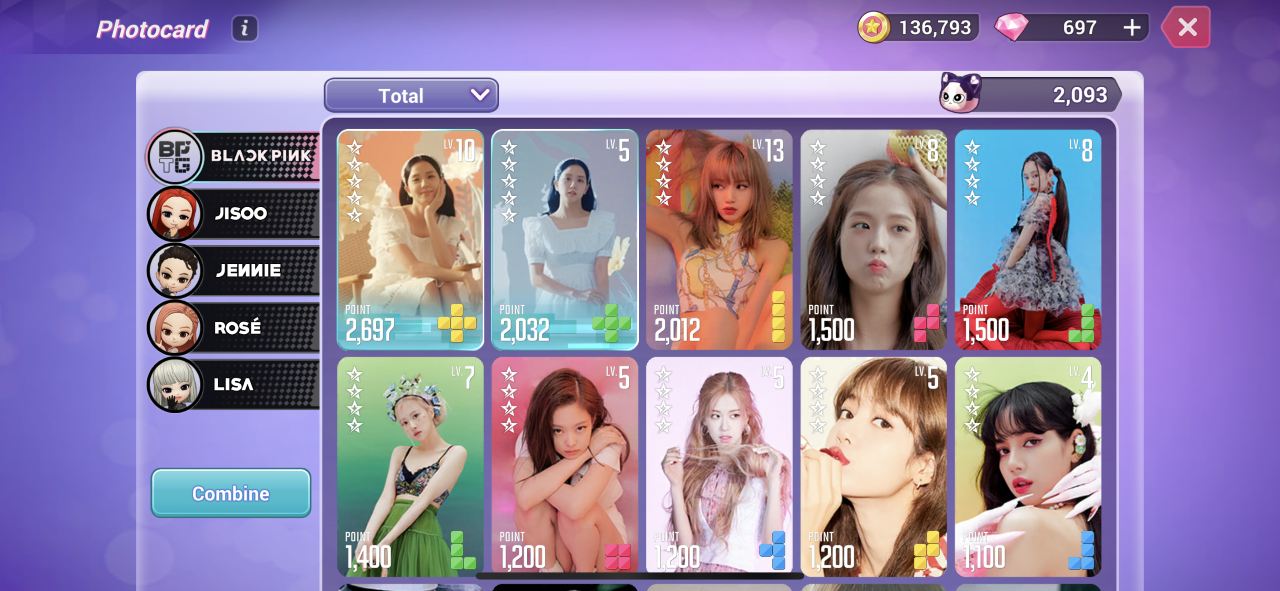
Task: Open the Photocard info button
Action: pyautogui.click(x=245, y=28)
